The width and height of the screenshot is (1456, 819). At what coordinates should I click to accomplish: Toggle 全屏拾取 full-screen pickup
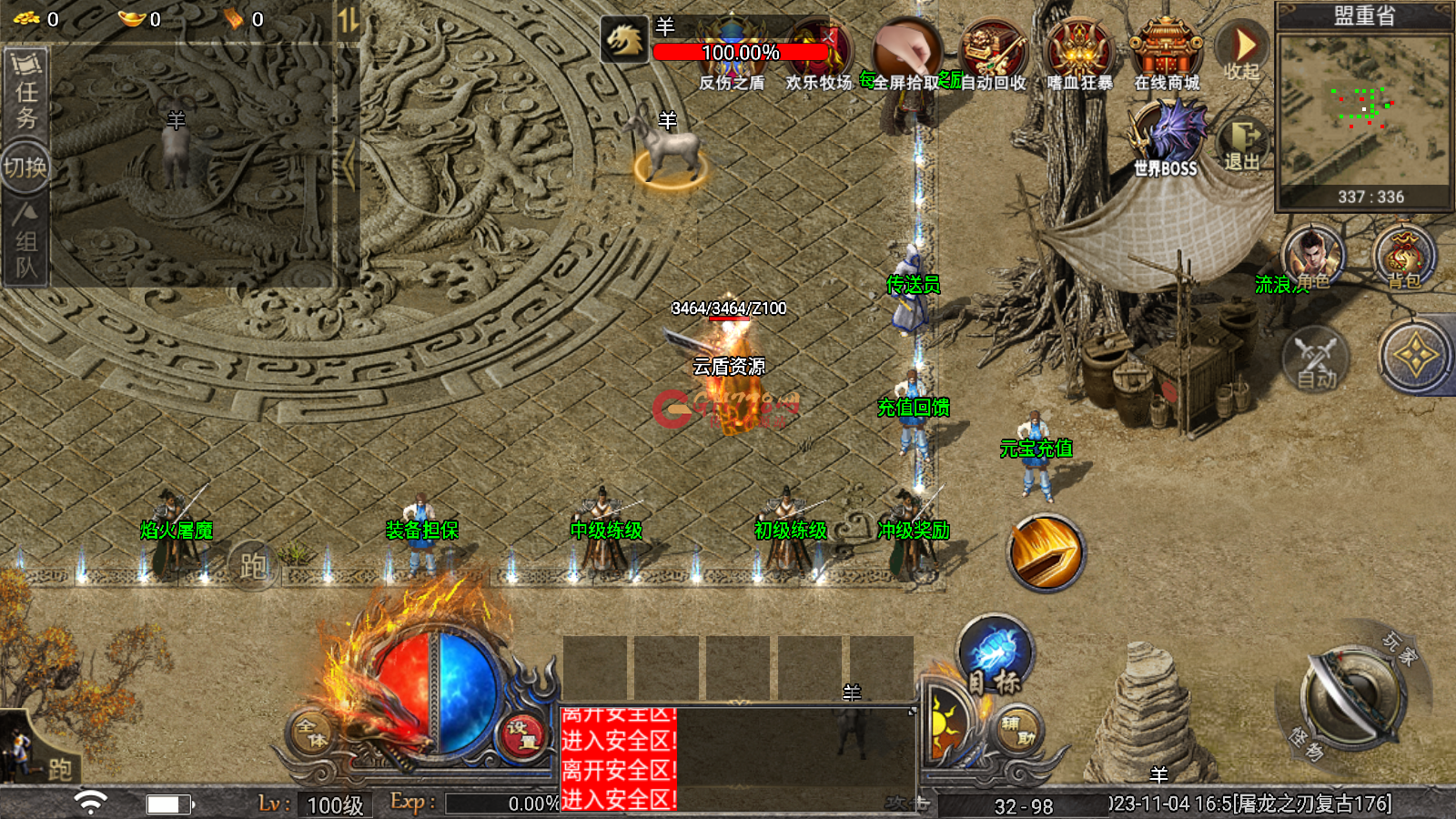(x=905, y=53)
